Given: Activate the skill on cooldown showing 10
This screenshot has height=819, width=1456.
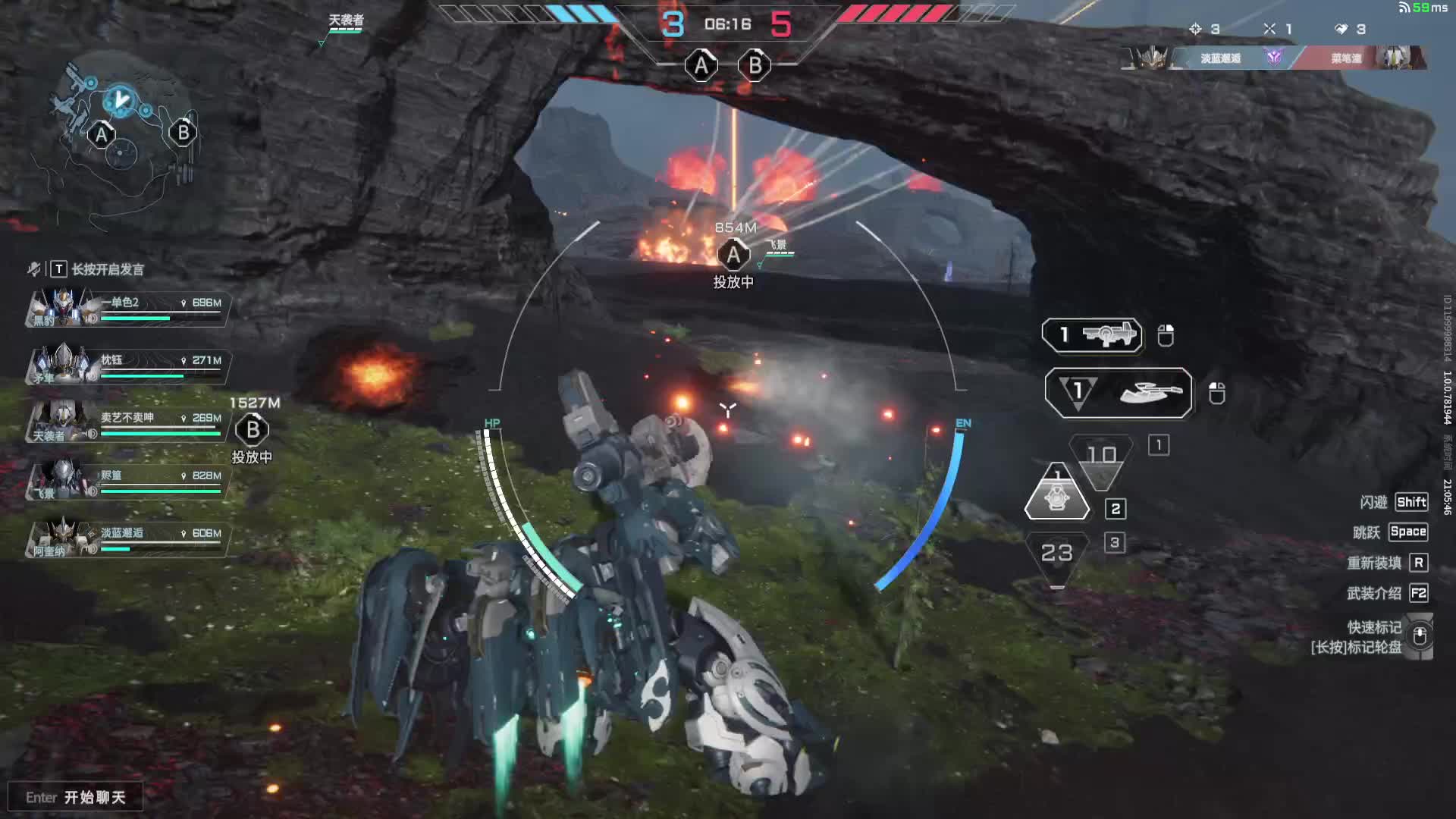Looking at the screenshot, I should point(1101,459).
